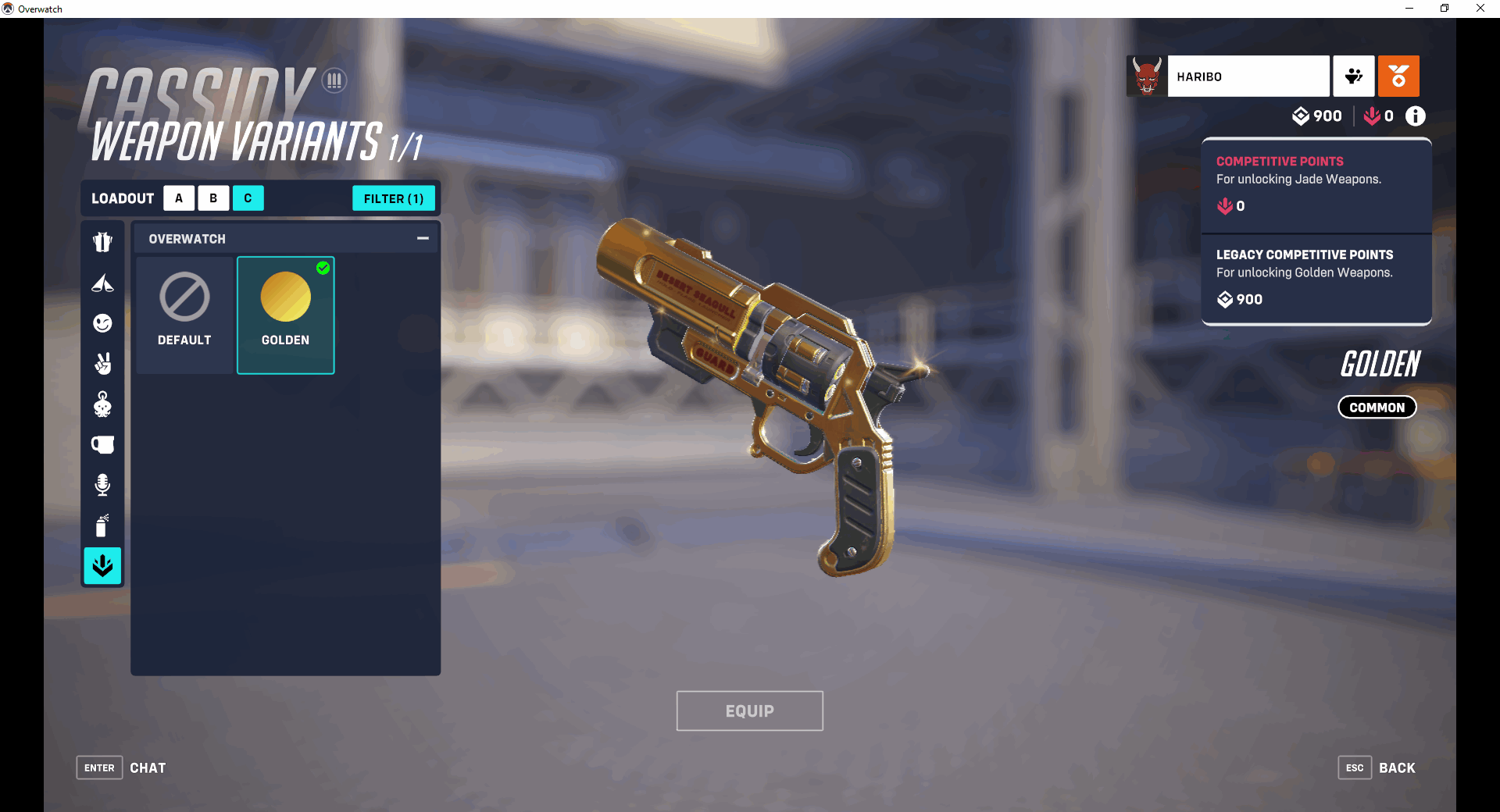
Task: Select the Emotes category icon
Action: point(102,323)
